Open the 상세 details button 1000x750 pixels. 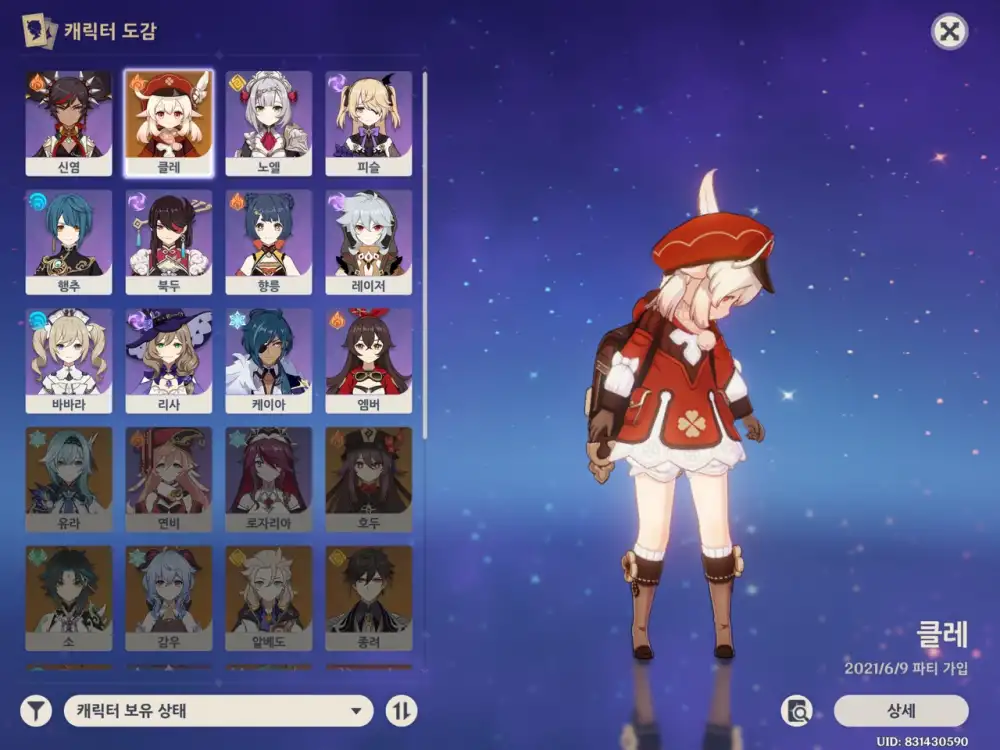(x=901, y=711)
